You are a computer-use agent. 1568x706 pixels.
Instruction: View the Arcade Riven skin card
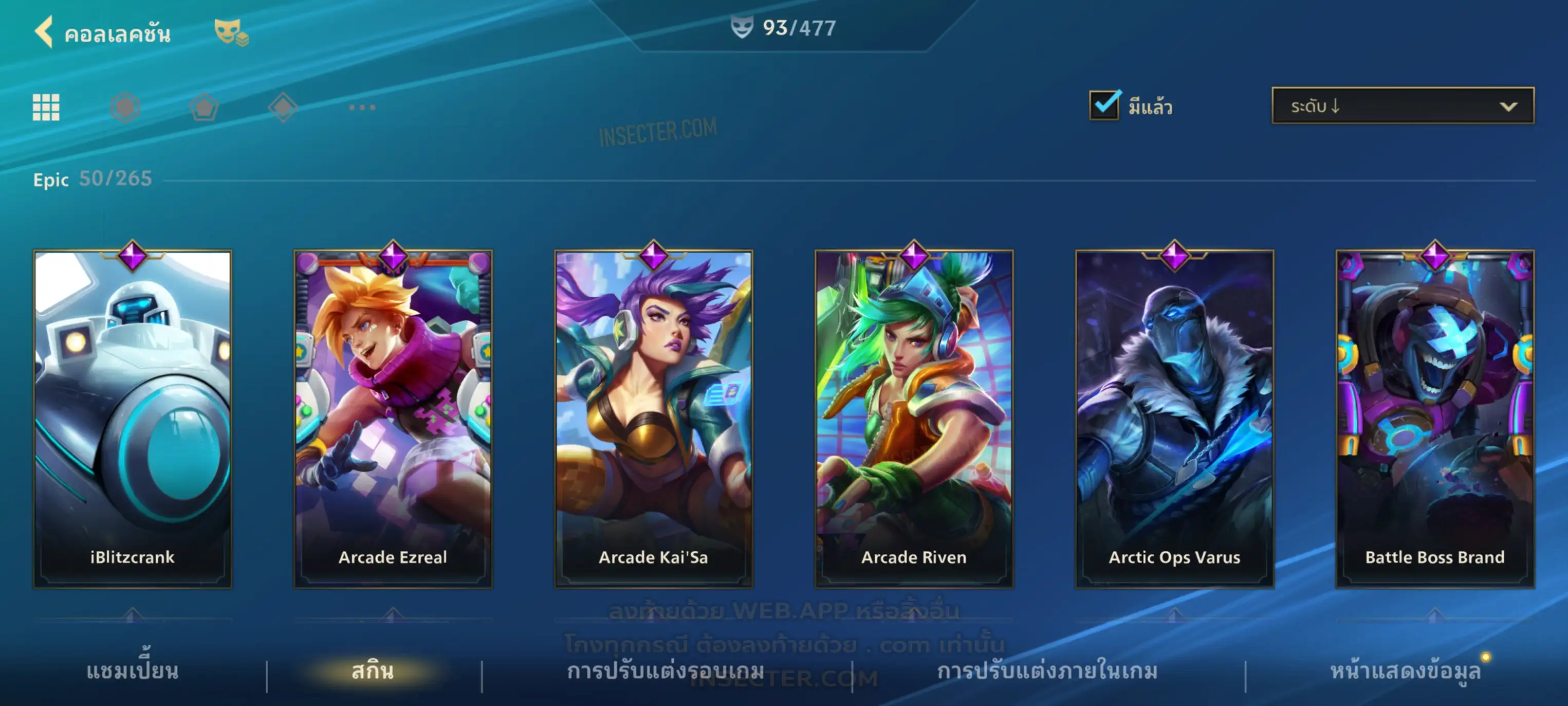pos(914,419)
